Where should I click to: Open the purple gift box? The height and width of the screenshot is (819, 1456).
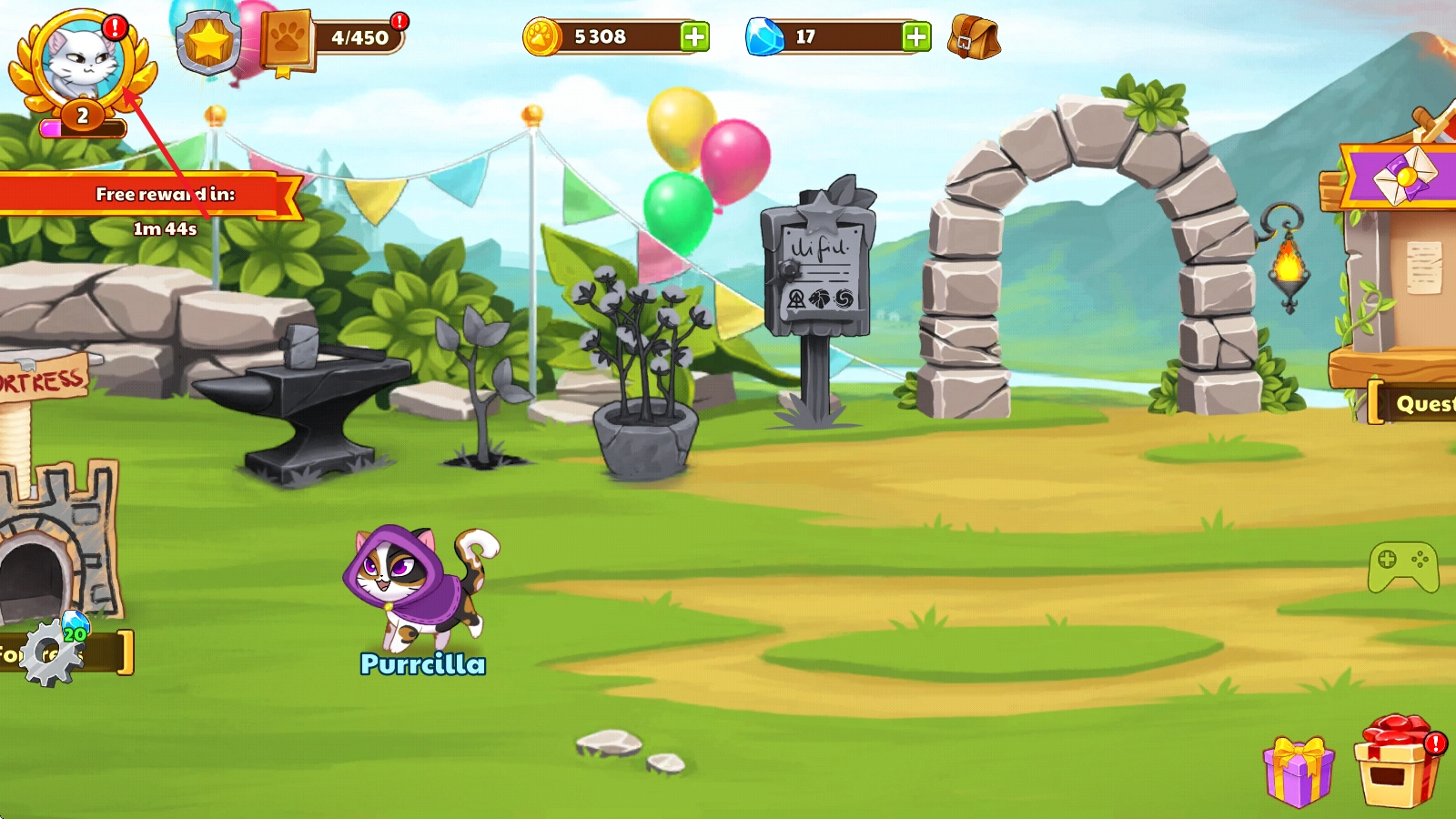point(1299,773)
